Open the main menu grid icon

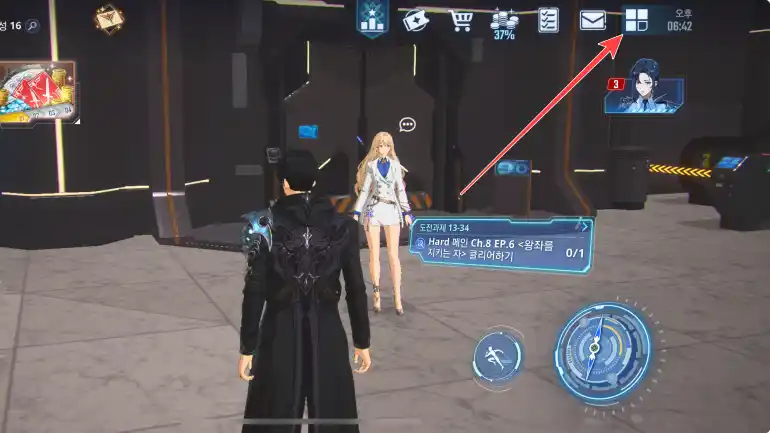click(x=636, y=19)
